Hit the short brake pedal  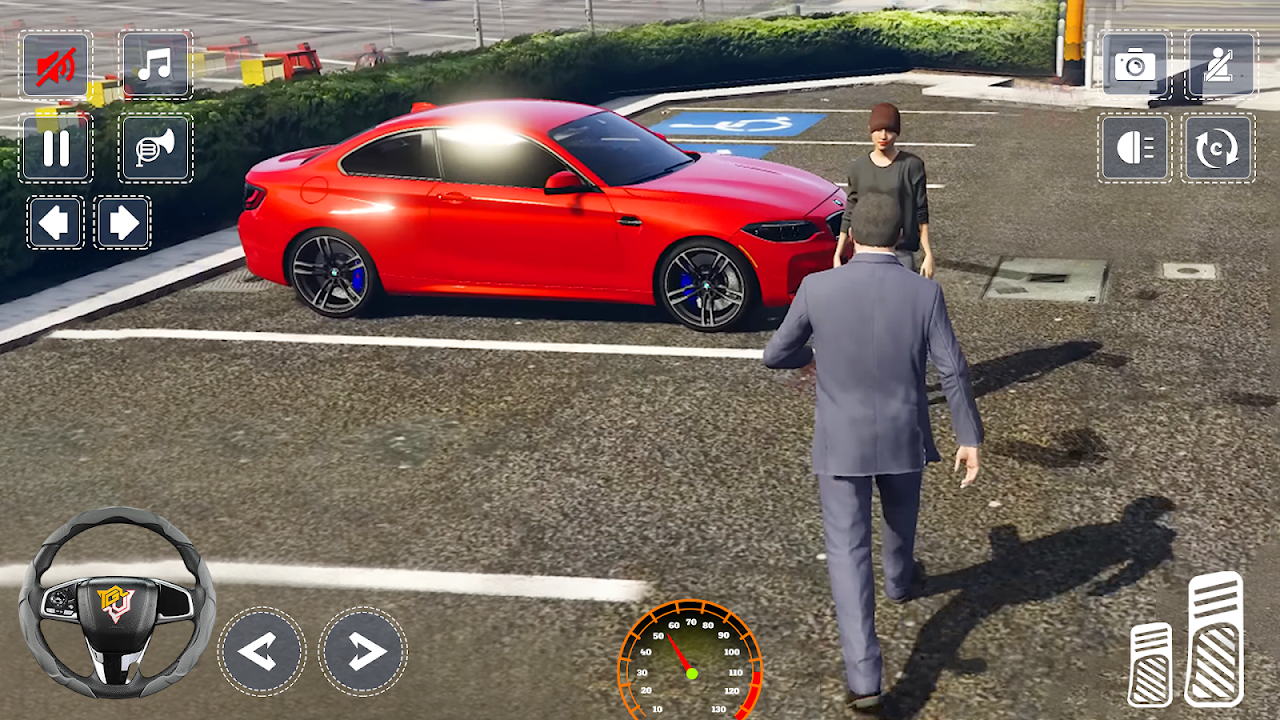click(x=1150, y=664)
